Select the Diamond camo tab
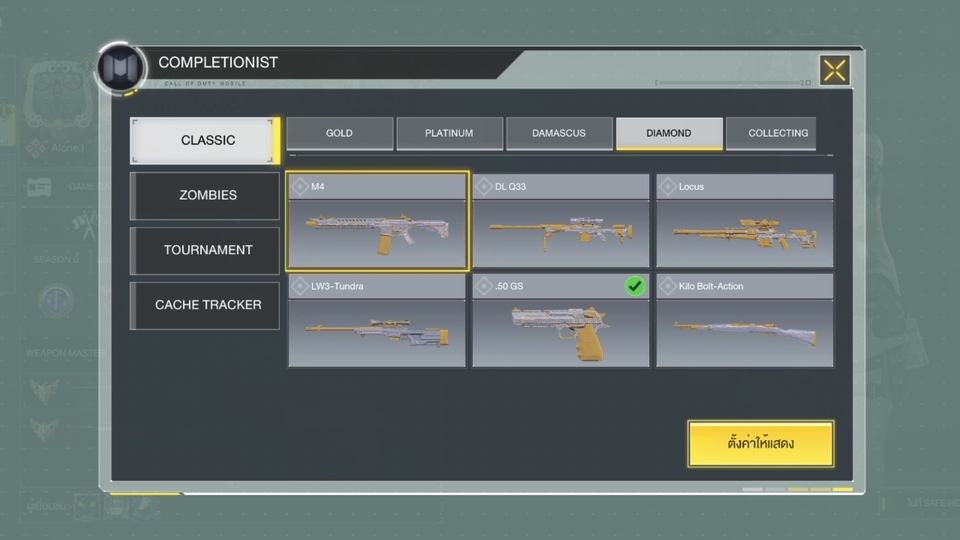This screenshot has width=960, height=540. (x=669, y=133)
